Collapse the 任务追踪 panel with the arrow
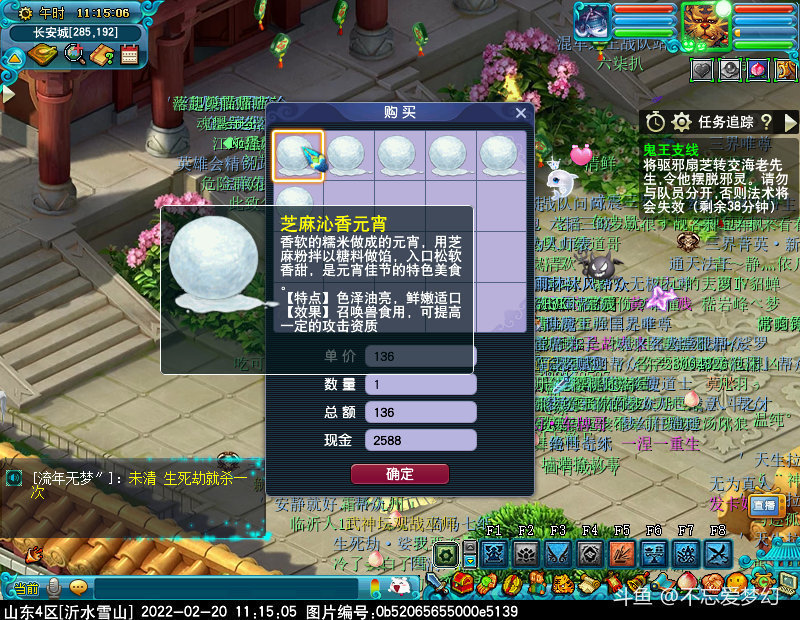Image resolution: width=800 pixels, height=620 pixels. pos(790,122)
